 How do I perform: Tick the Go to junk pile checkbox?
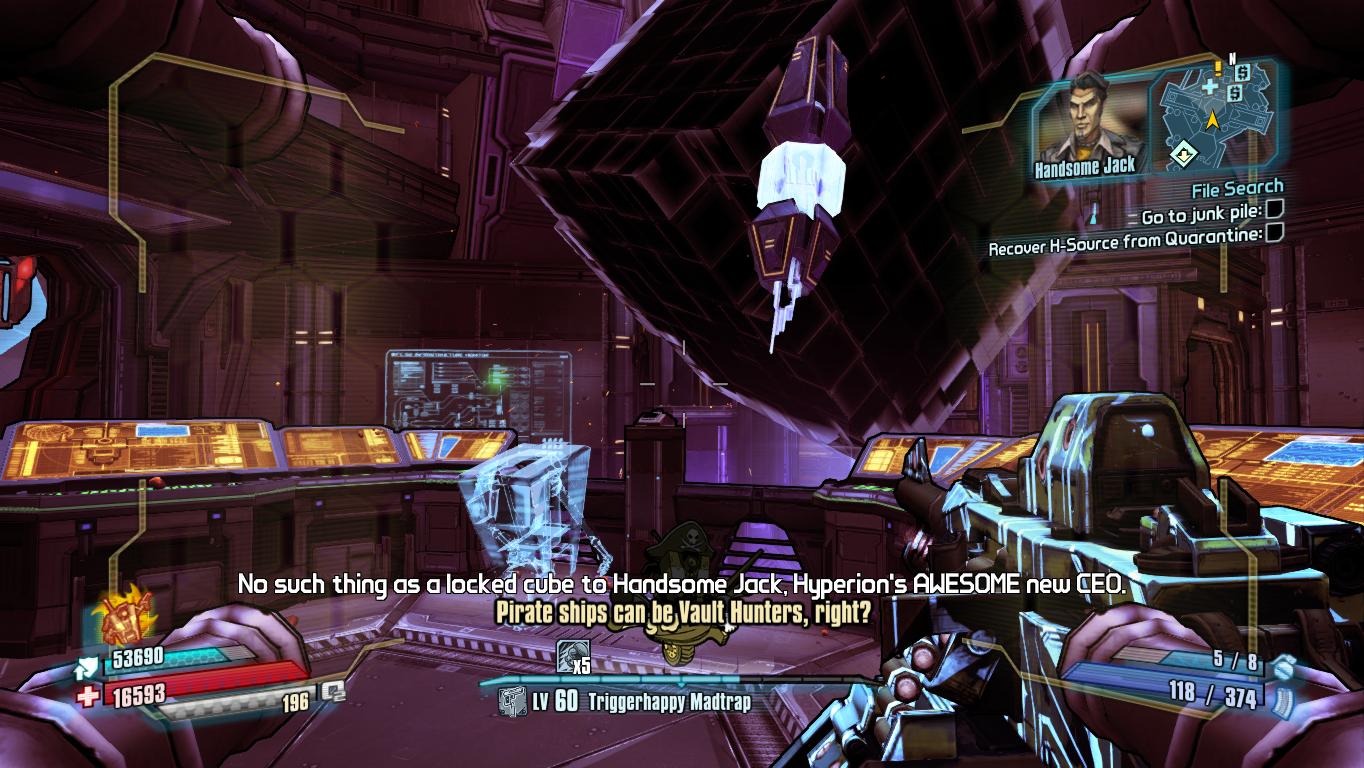1274,211
